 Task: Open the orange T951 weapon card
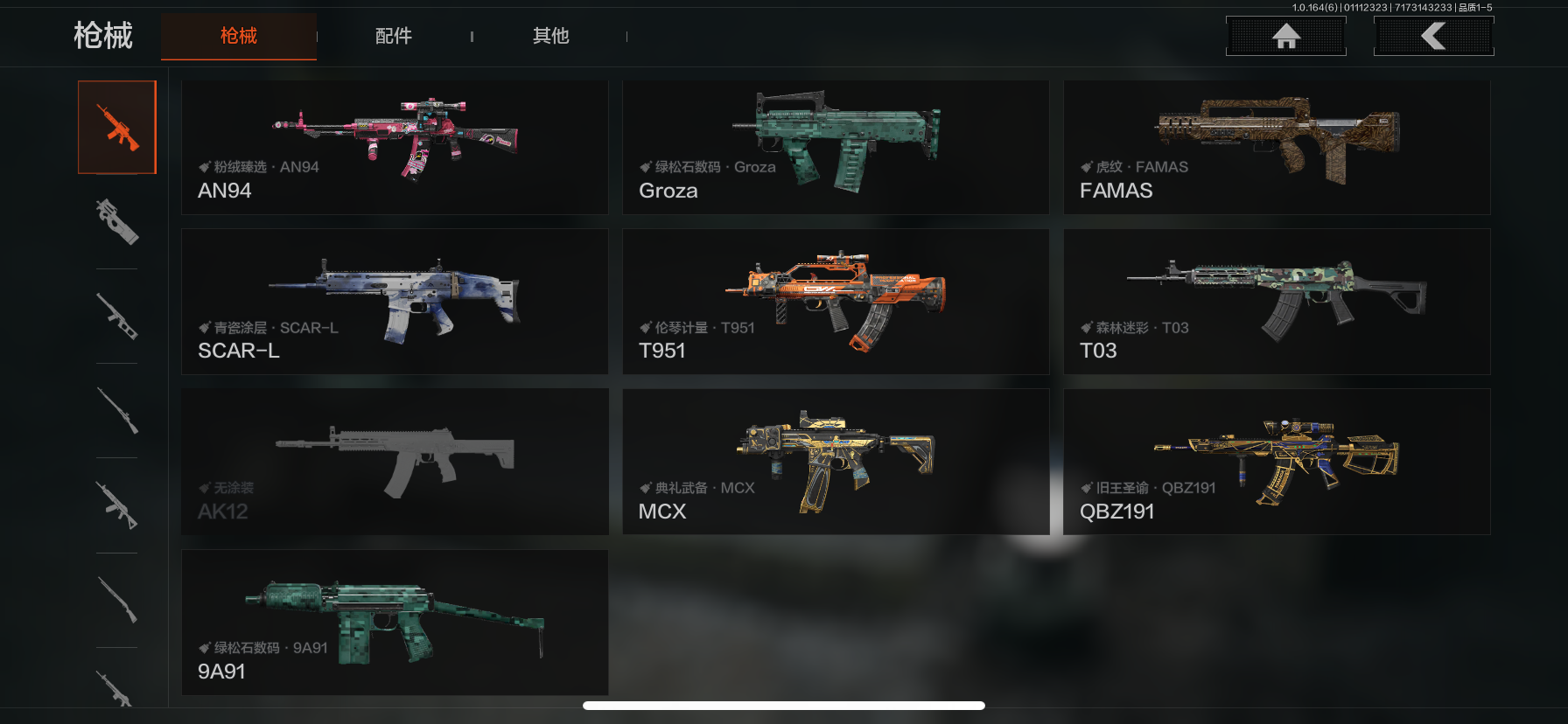click(836, 302)
